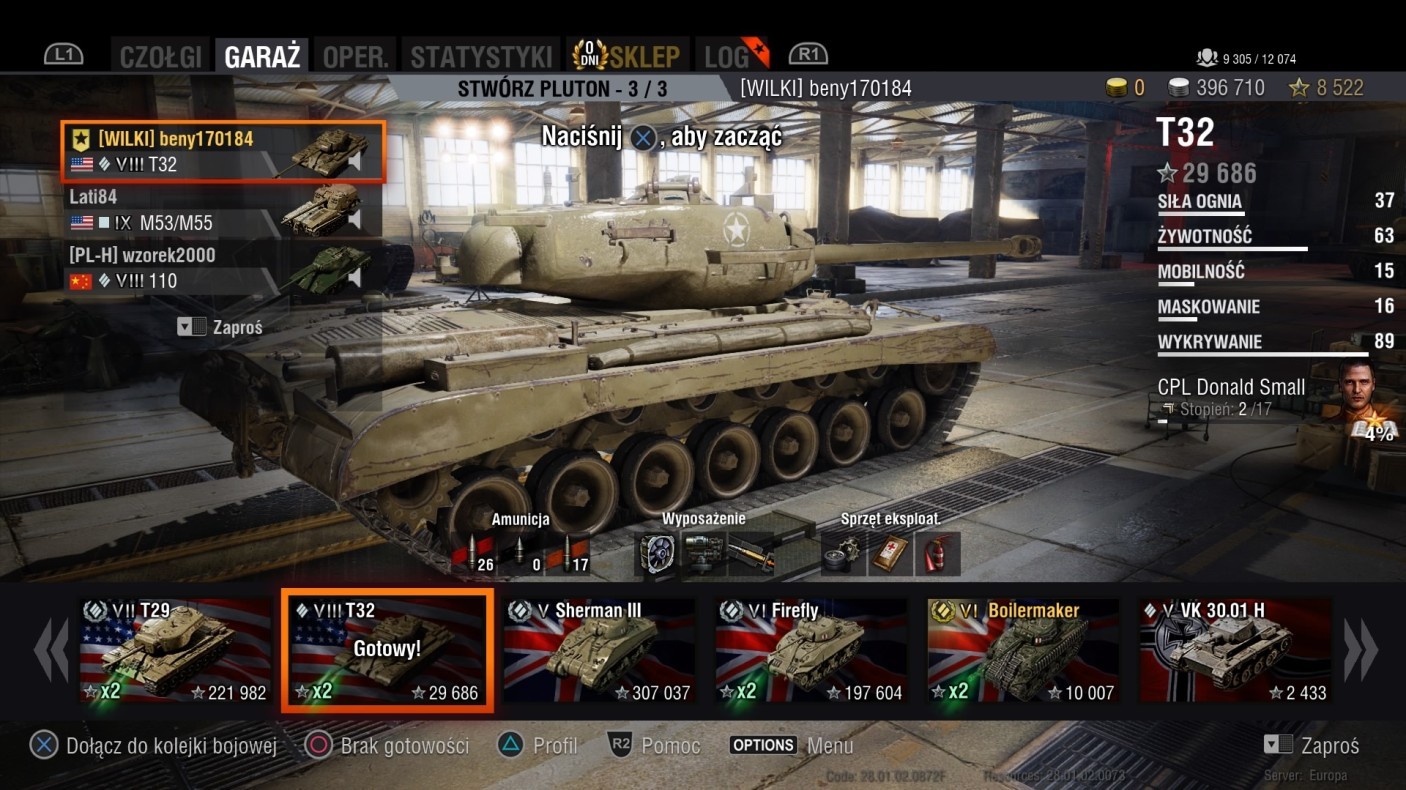Select the VK 30.01 H tank card

pyautogui.click(x=1235, y=652)
